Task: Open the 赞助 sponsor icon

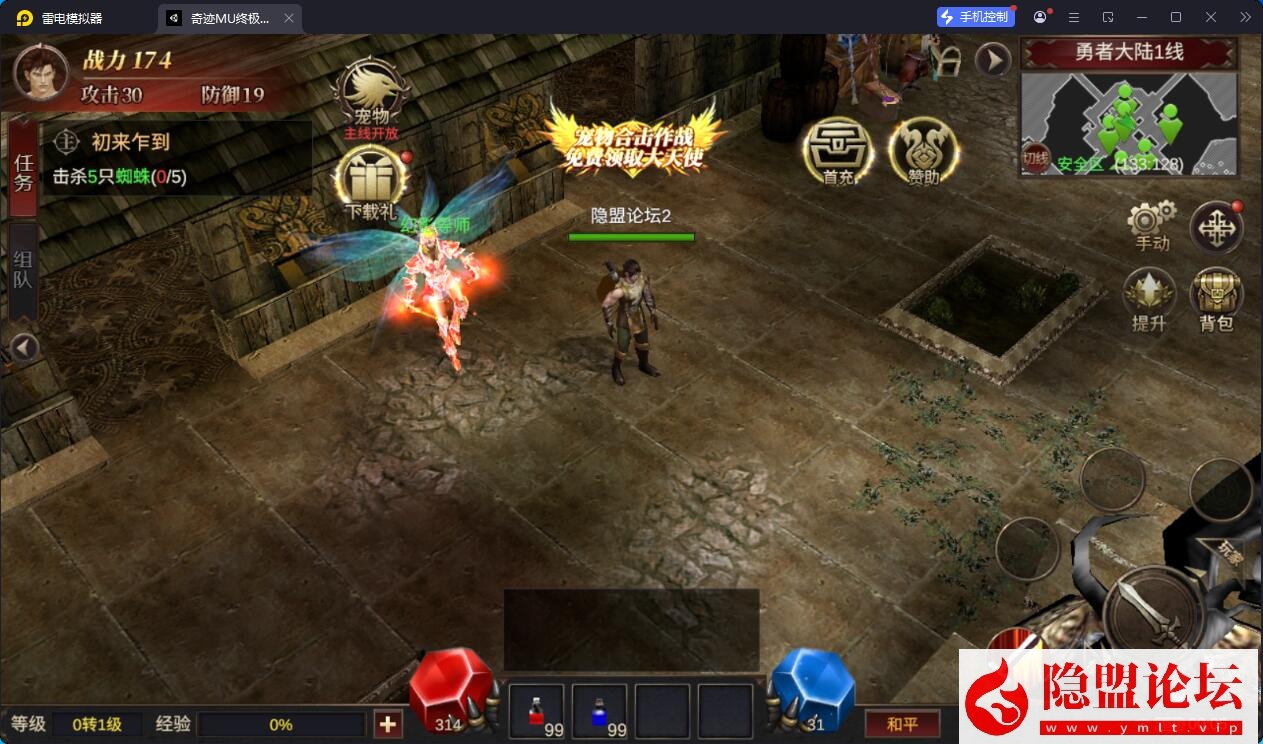Action: (923, 150)
